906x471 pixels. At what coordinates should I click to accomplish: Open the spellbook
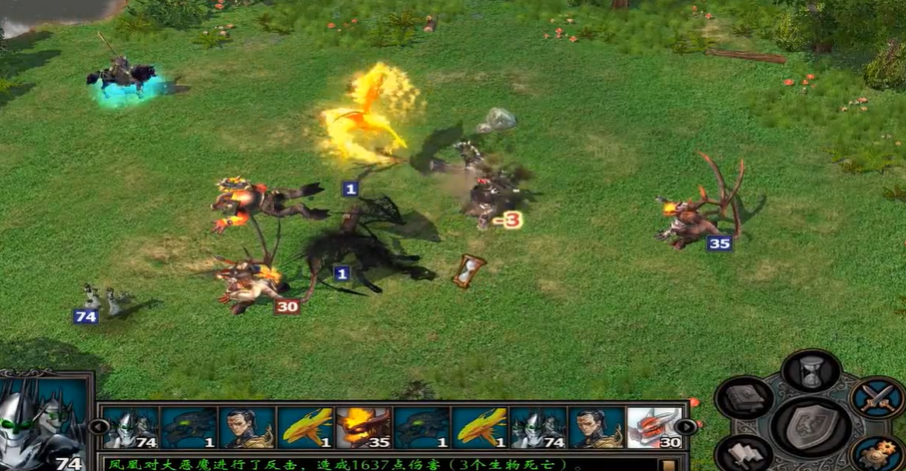tap(745, 398)
